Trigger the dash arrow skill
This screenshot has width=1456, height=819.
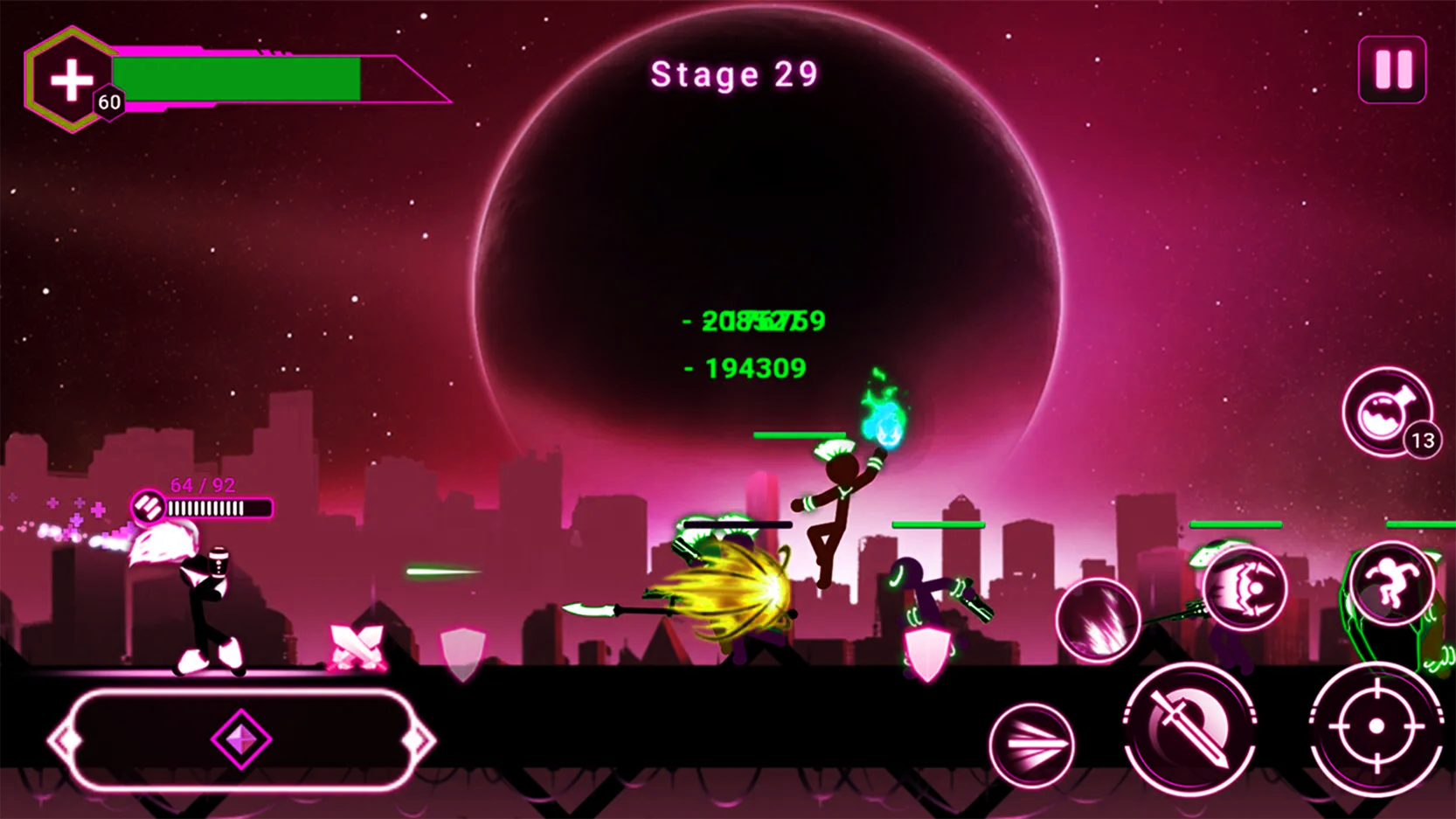click(1032, 745)
